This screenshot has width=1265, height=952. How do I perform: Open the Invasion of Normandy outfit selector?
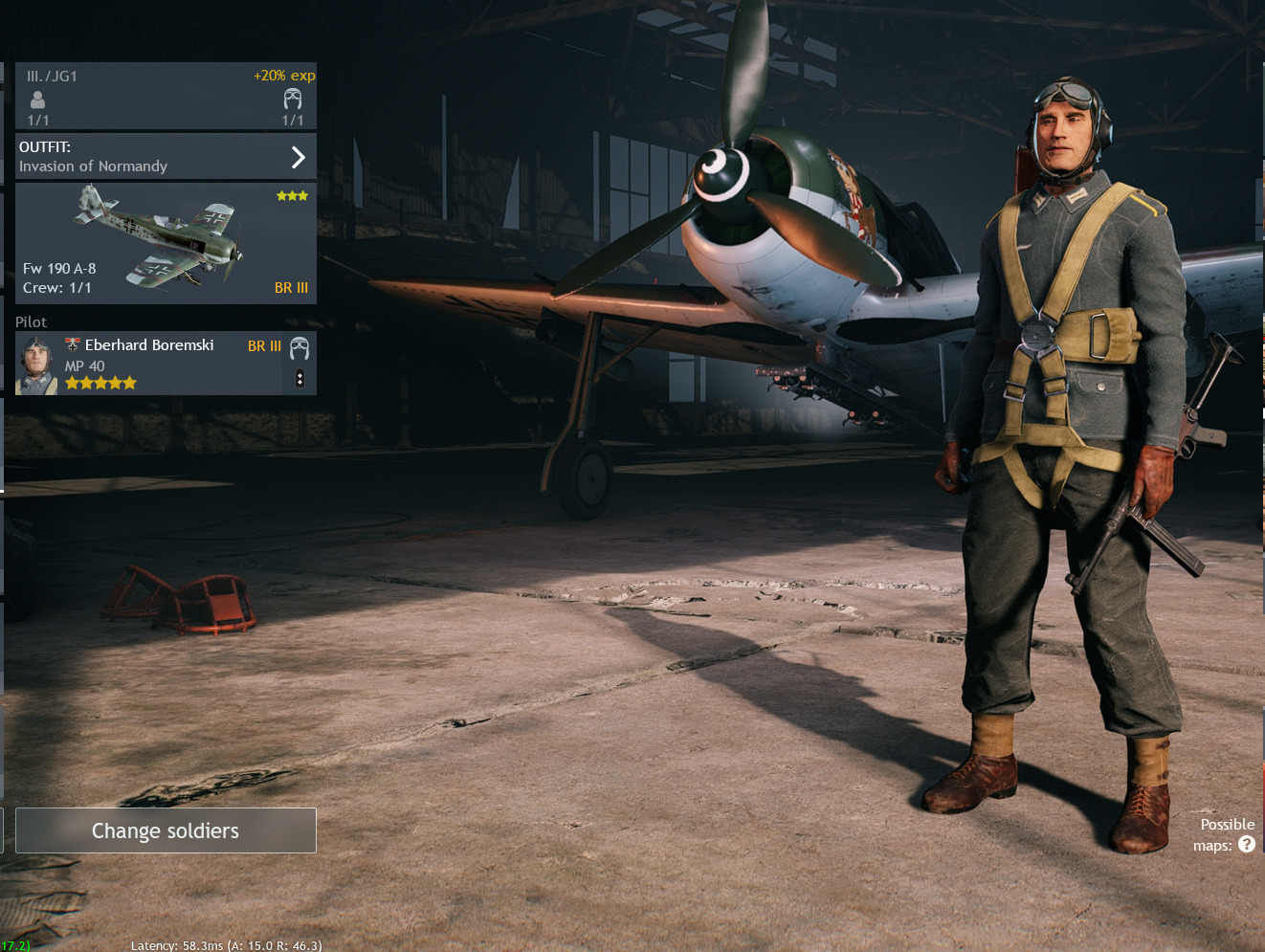pos(166,157)
